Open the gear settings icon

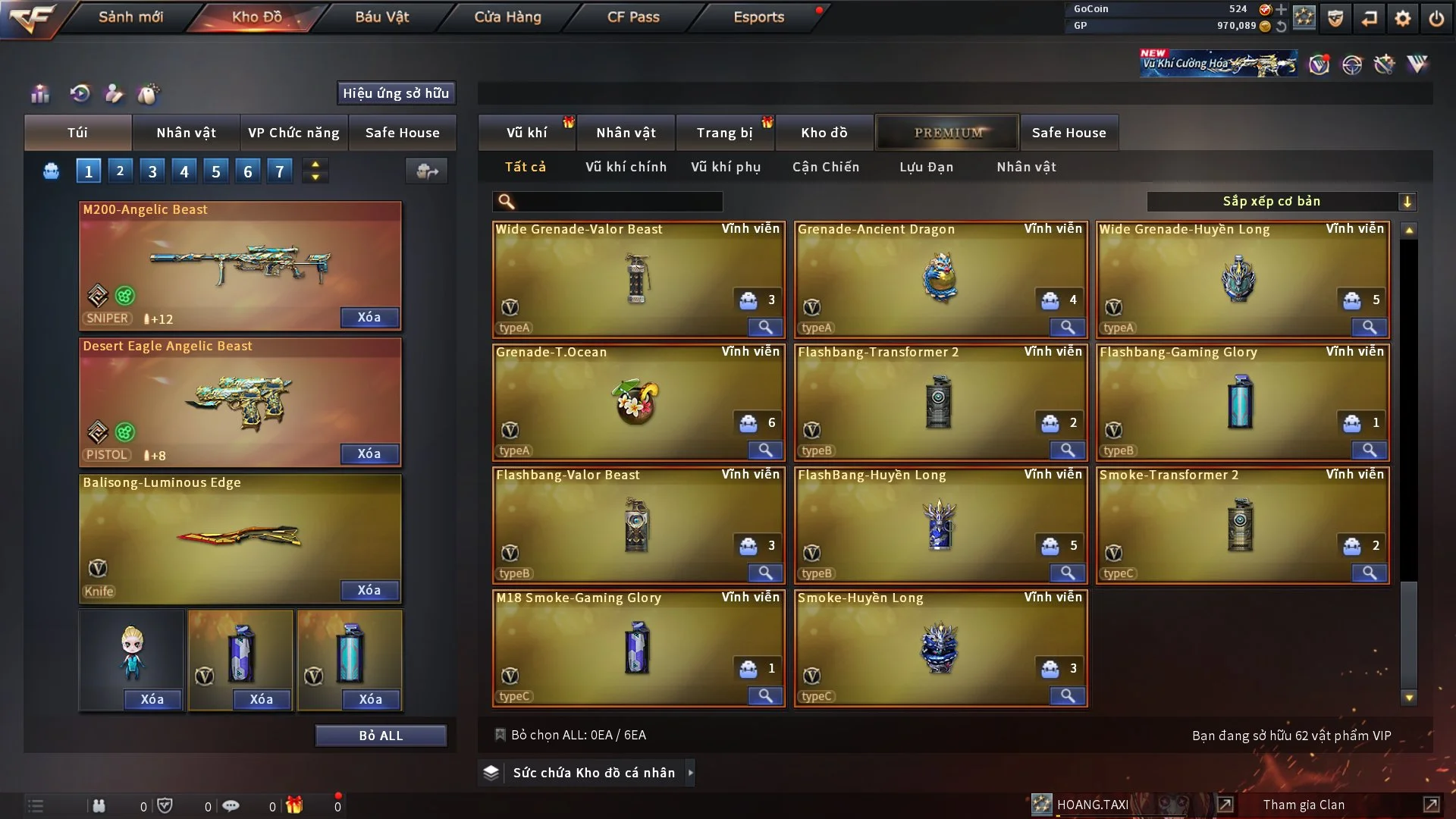tap(1403, 18)
